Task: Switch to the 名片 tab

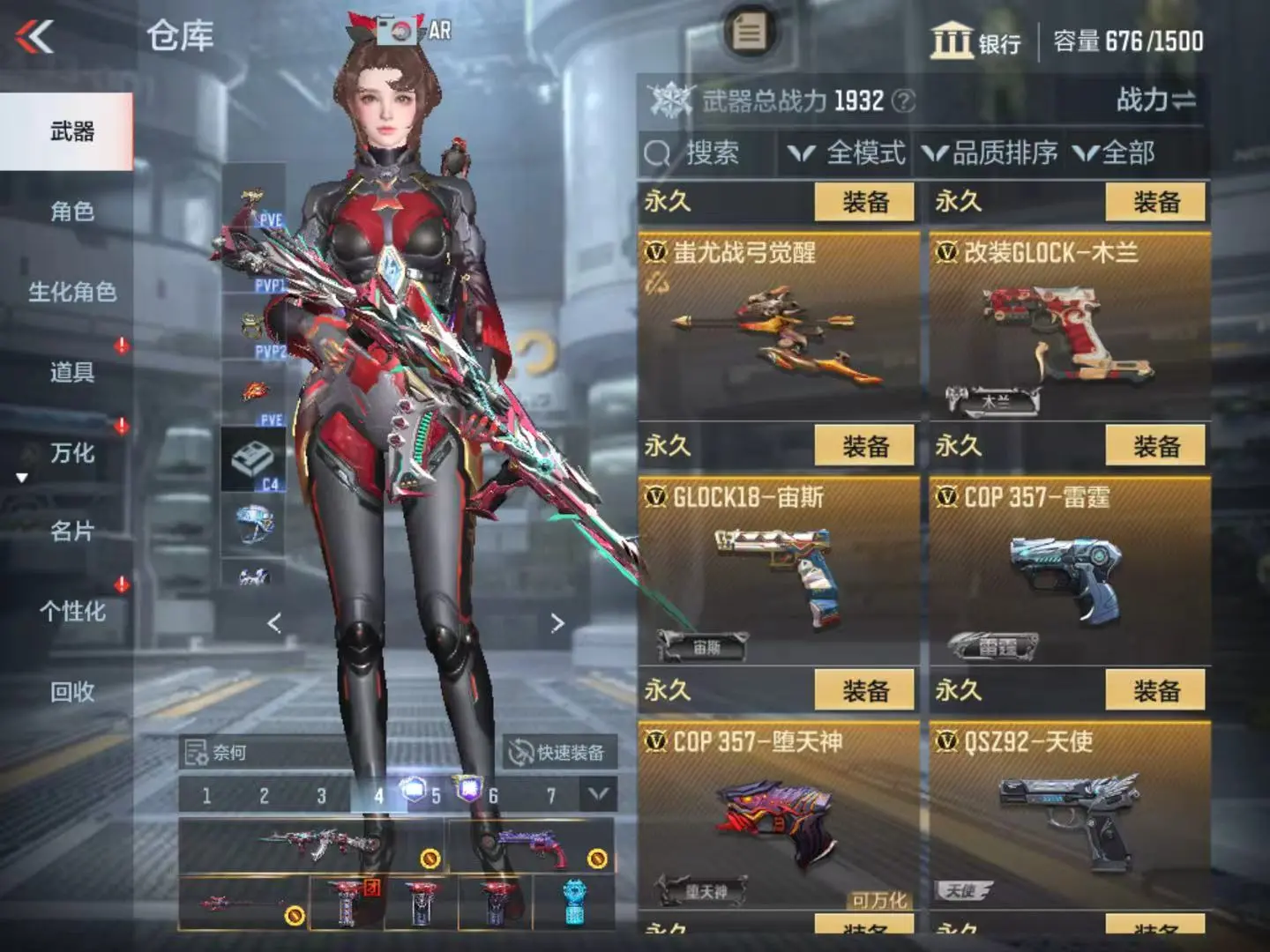Action: pyautogui.click(x=71, y=532)
